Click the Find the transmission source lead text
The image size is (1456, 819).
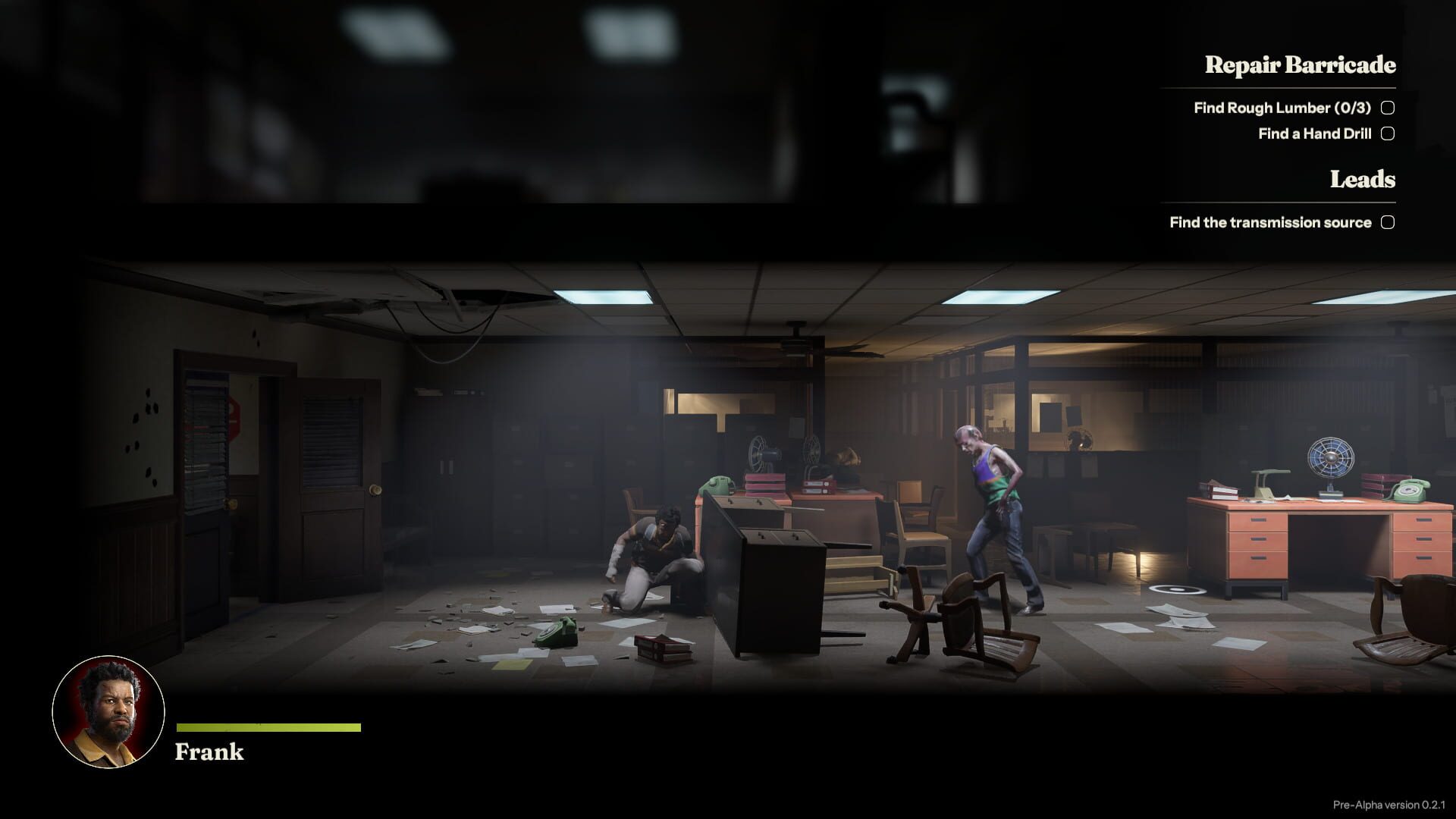[1269, 222]
